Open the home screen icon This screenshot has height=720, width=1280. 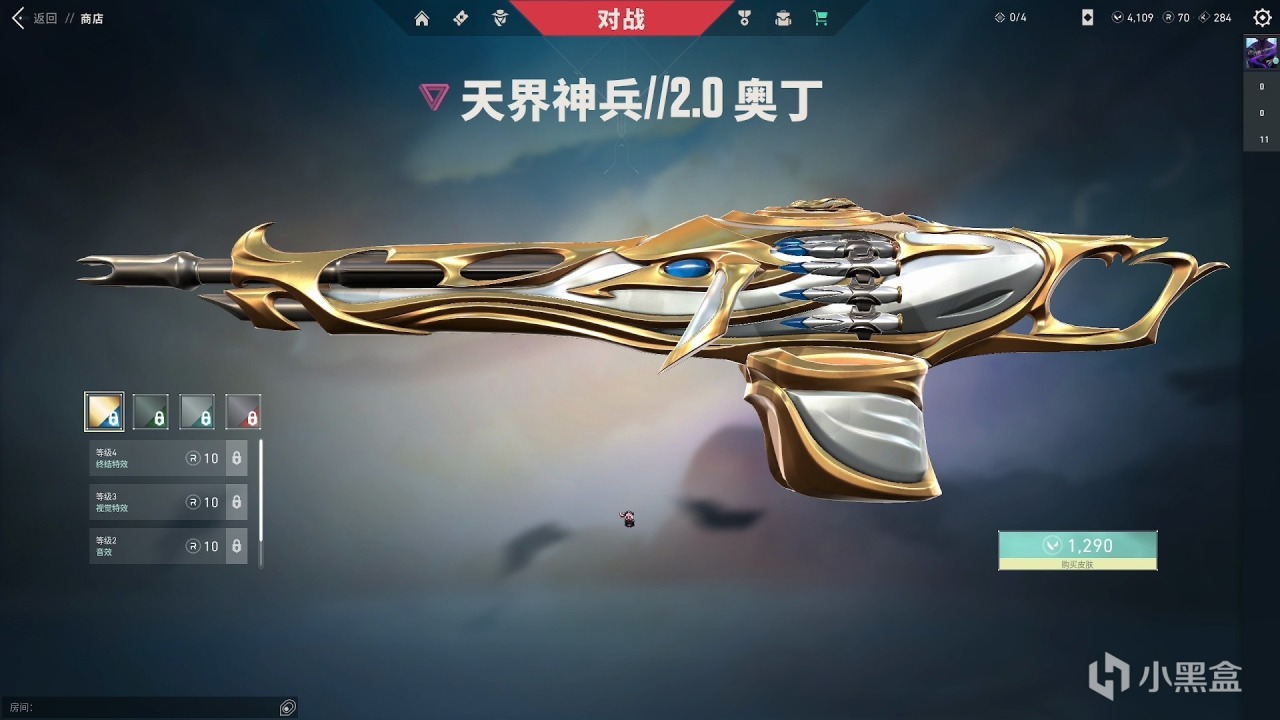pyautogui.click(x=422, y=18)
